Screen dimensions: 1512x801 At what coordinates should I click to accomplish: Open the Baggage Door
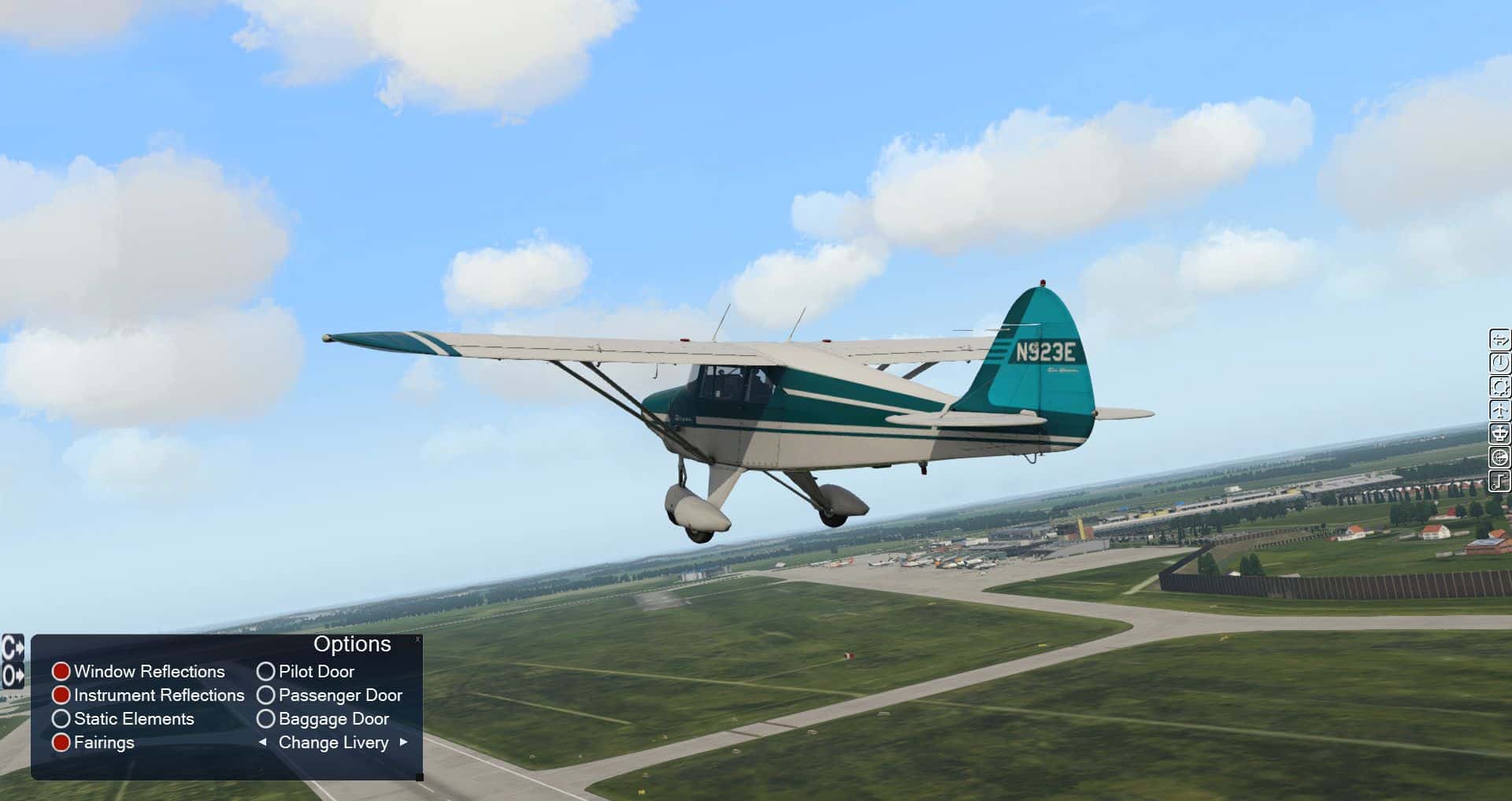coord(266,719)
